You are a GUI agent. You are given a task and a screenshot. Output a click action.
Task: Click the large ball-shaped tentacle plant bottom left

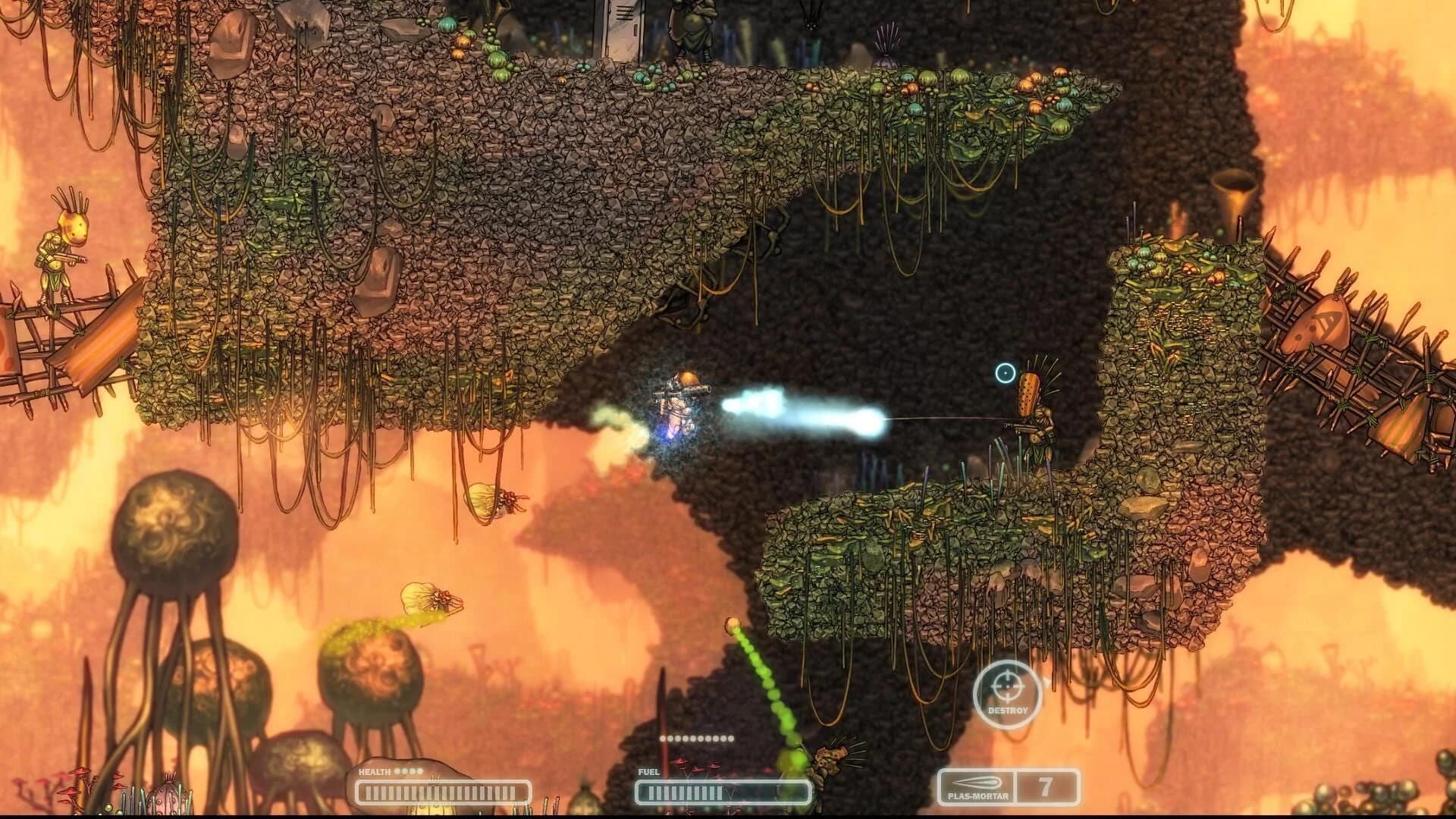174,531
